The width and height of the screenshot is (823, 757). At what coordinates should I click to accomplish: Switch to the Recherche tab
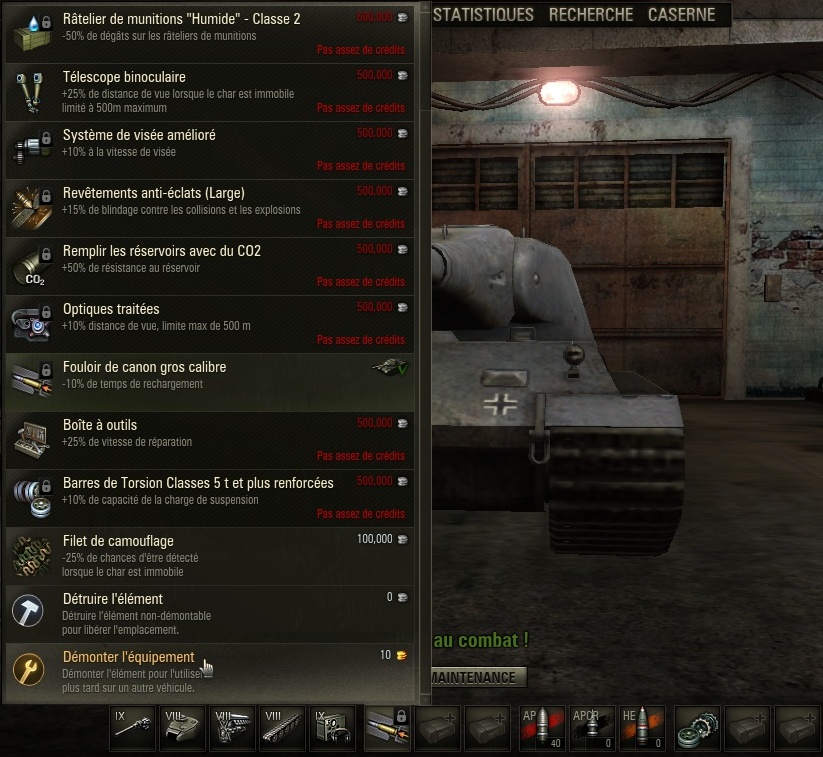click(591, 15)
